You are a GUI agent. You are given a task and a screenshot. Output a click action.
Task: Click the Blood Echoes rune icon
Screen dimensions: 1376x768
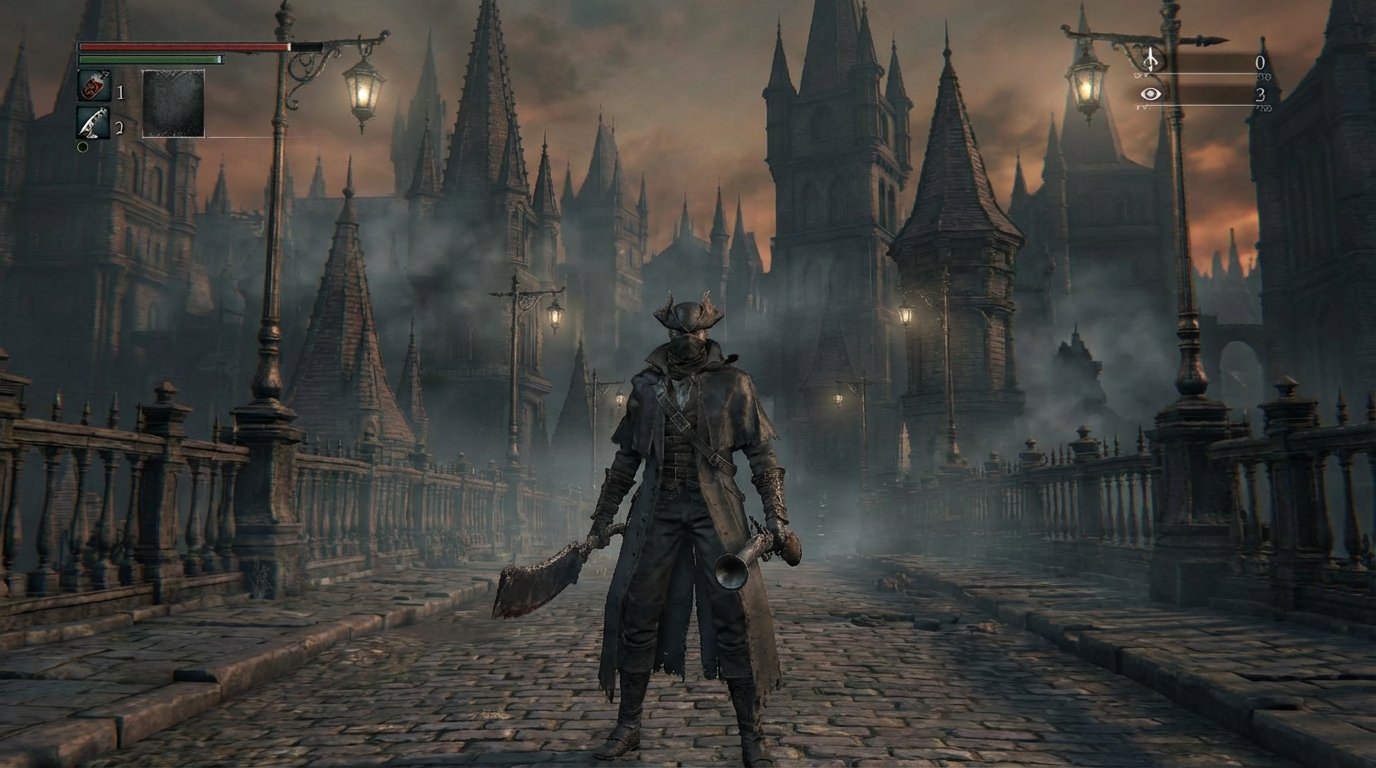[x=1149, y=62]
